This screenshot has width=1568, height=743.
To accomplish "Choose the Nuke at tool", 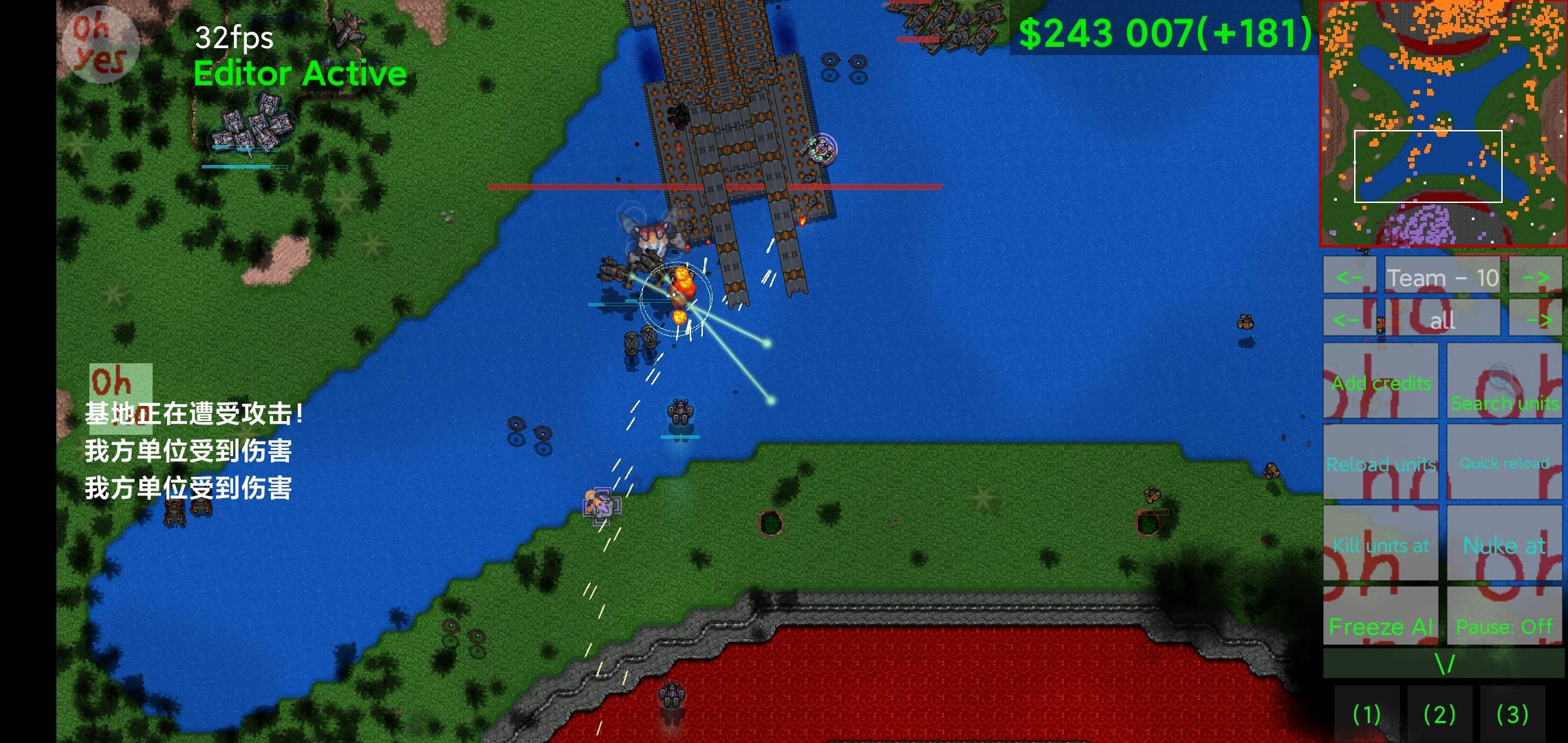I will (1505, 545).
